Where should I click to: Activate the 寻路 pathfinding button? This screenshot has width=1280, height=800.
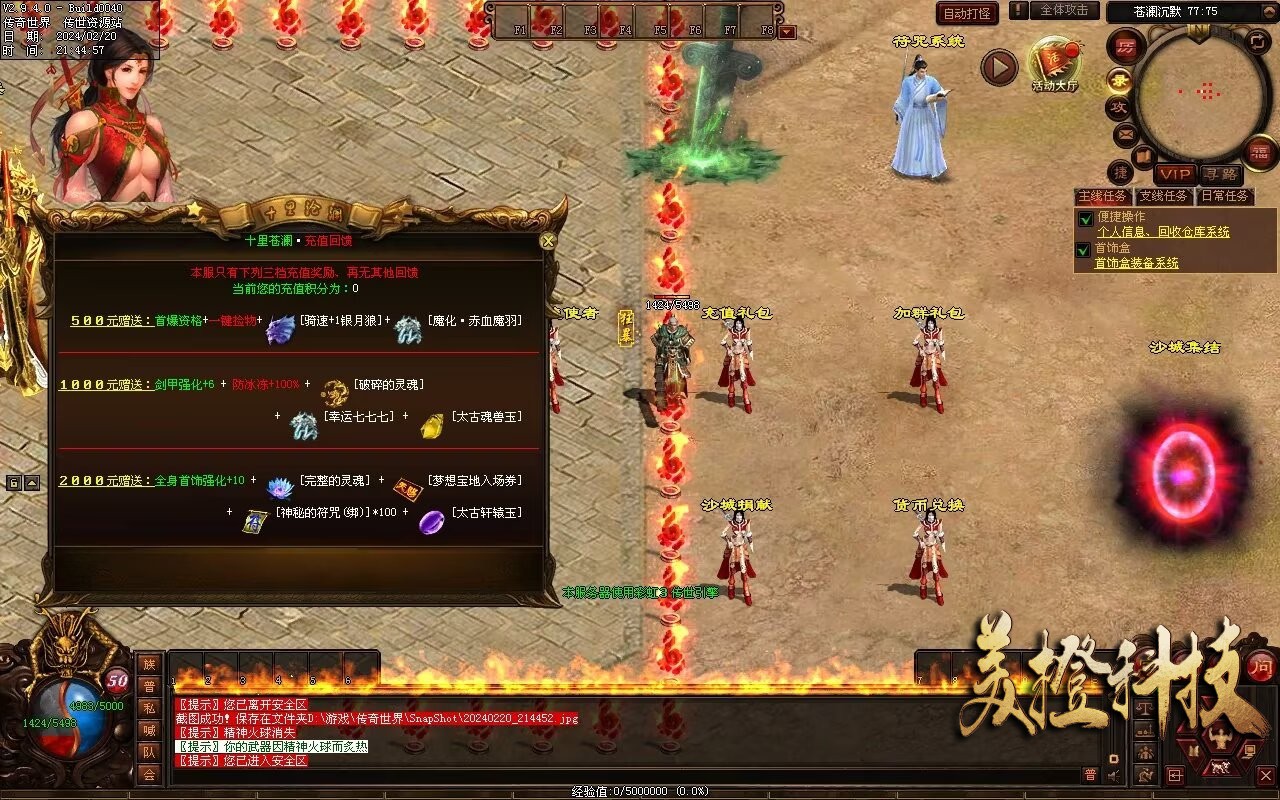pyautogui.click(x=1219, y=175)
